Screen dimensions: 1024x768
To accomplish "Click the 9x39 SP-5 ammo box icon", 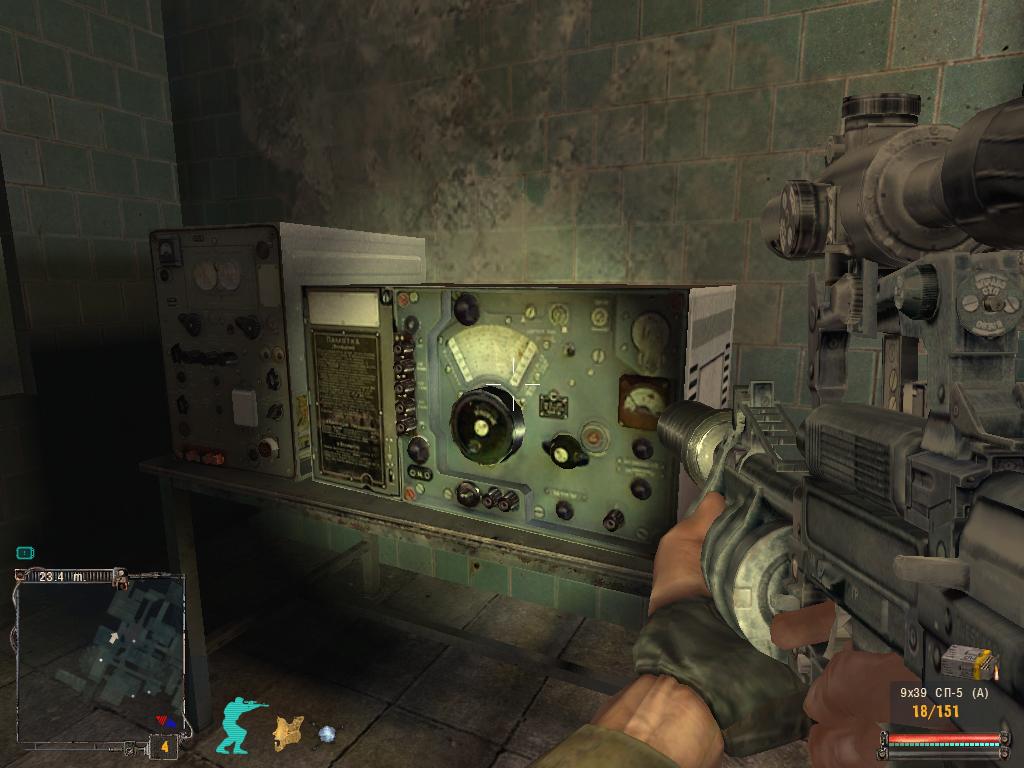I will 967,662.
